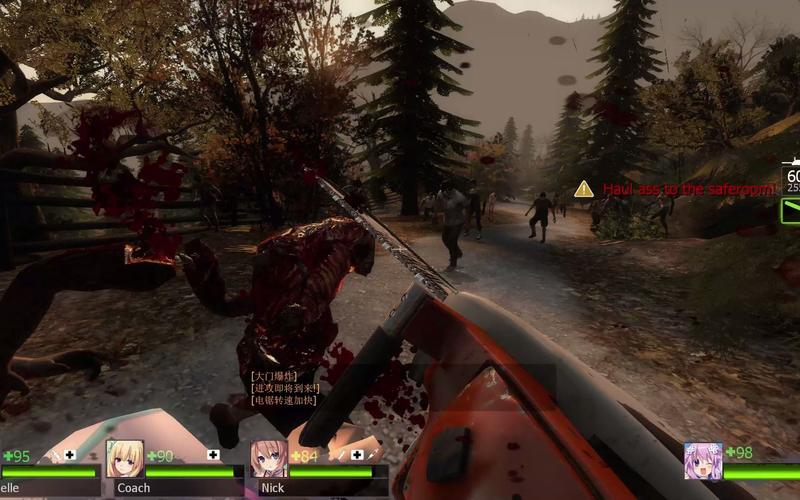The height and width of the screenshot is (500, 800).
Task: Select Coach's teammate portrait
Action: click(x=125, y=459)
